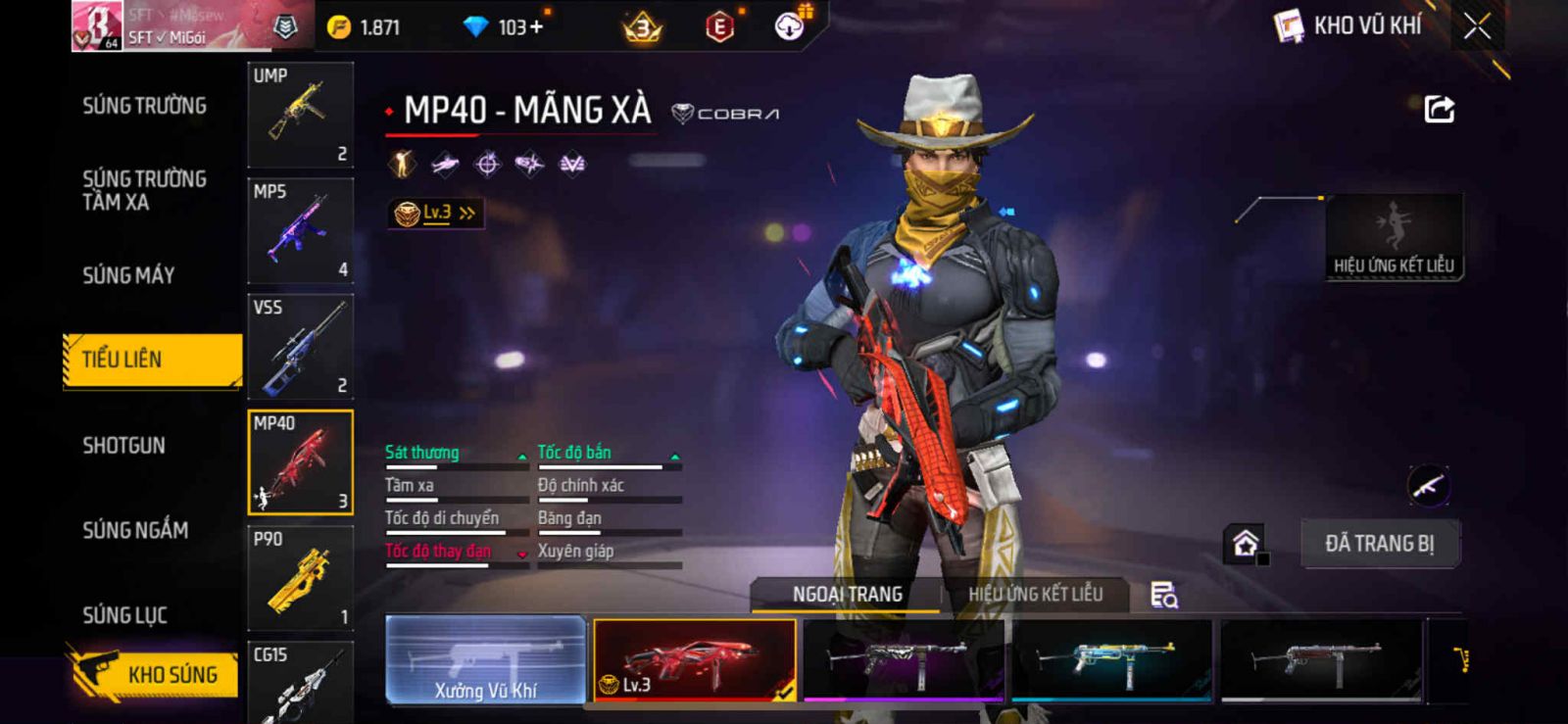Share the weapon skin
Viewport: 1568px width, 724px height.
click(x=1439, y=109)
